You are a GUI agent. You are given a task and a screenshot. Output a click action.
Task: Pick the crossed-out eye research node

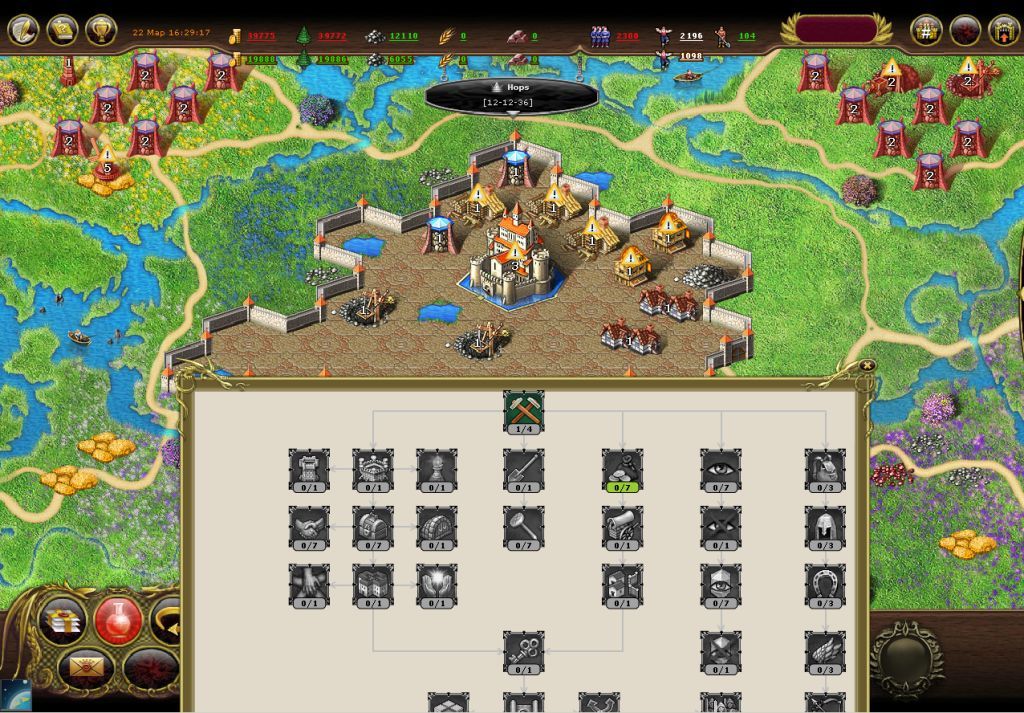721,527
